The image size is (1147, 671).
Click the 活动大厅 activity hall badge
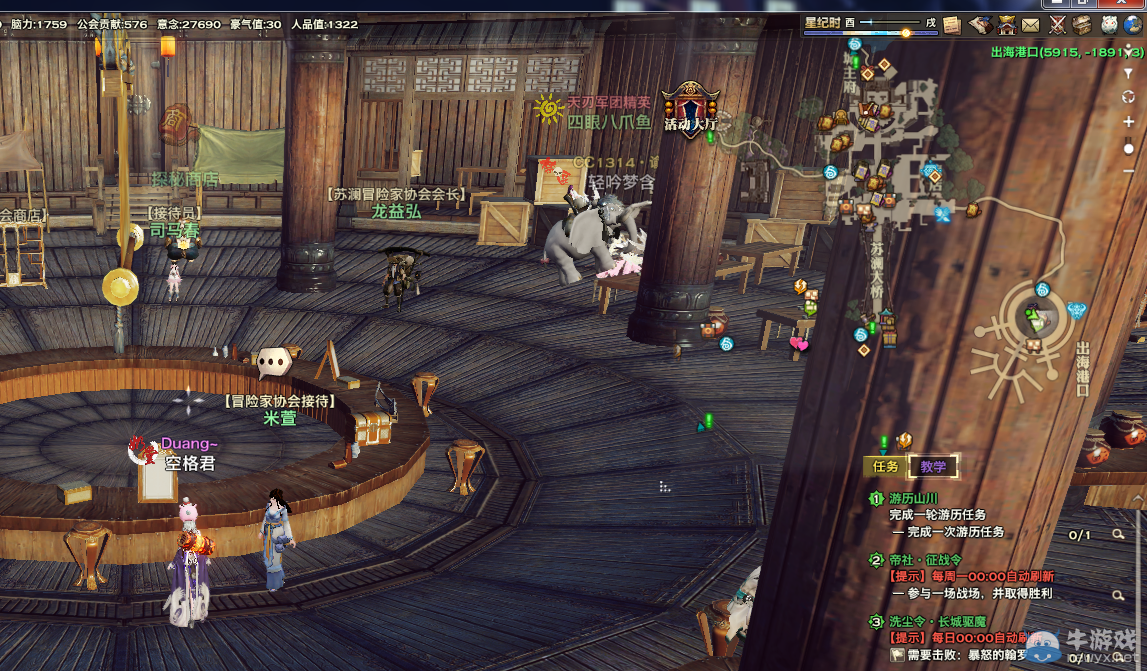pos(691,110)
